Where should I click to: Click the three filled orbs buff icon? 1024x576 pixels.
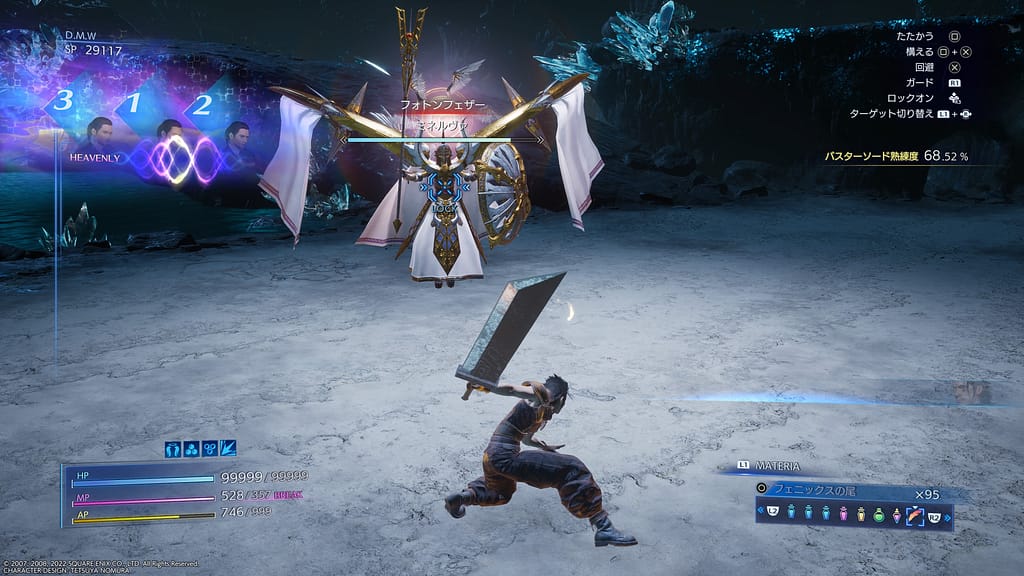[x=191, y=449]
